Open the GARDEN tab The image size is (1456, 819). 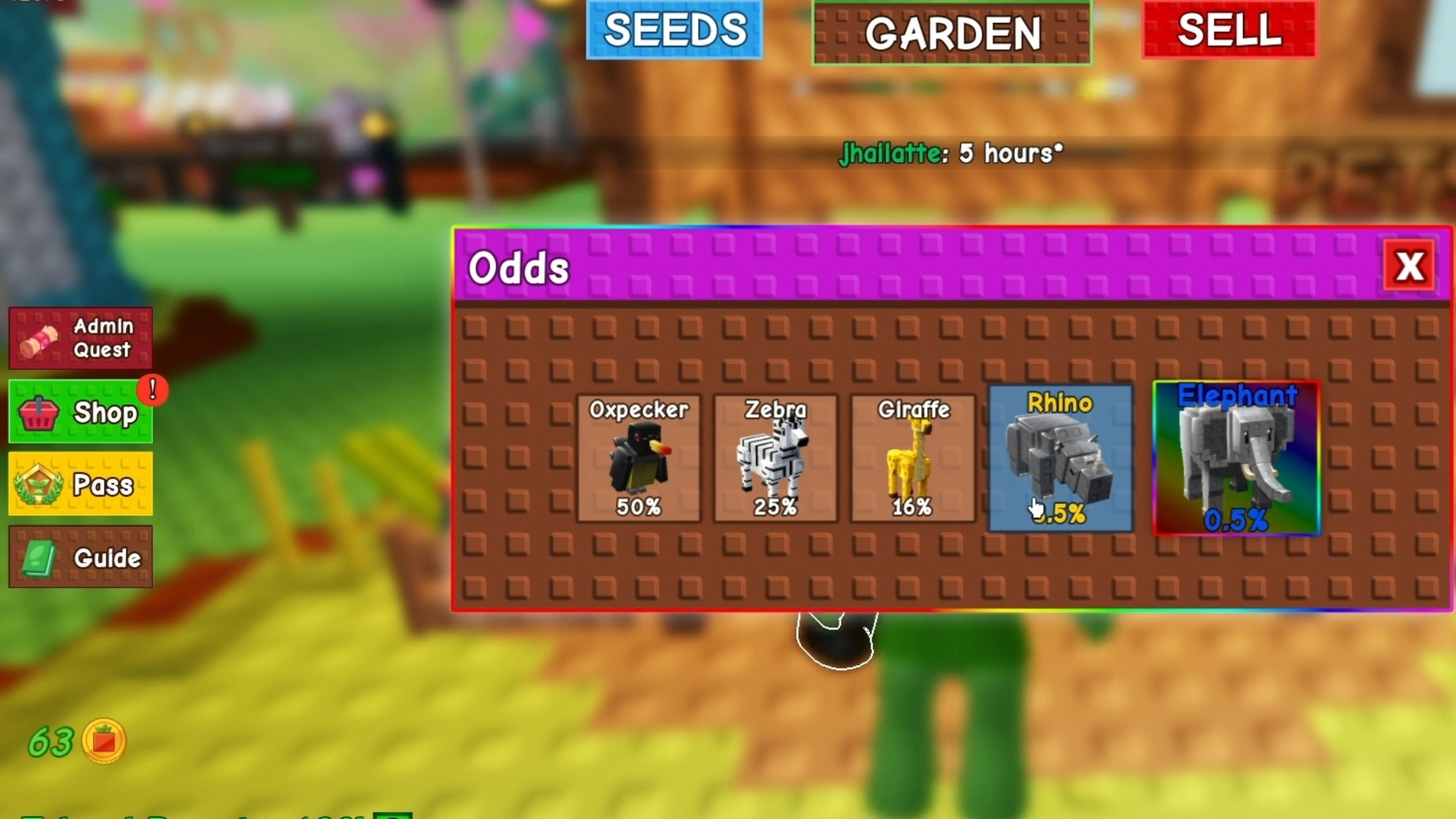point(952,33)
